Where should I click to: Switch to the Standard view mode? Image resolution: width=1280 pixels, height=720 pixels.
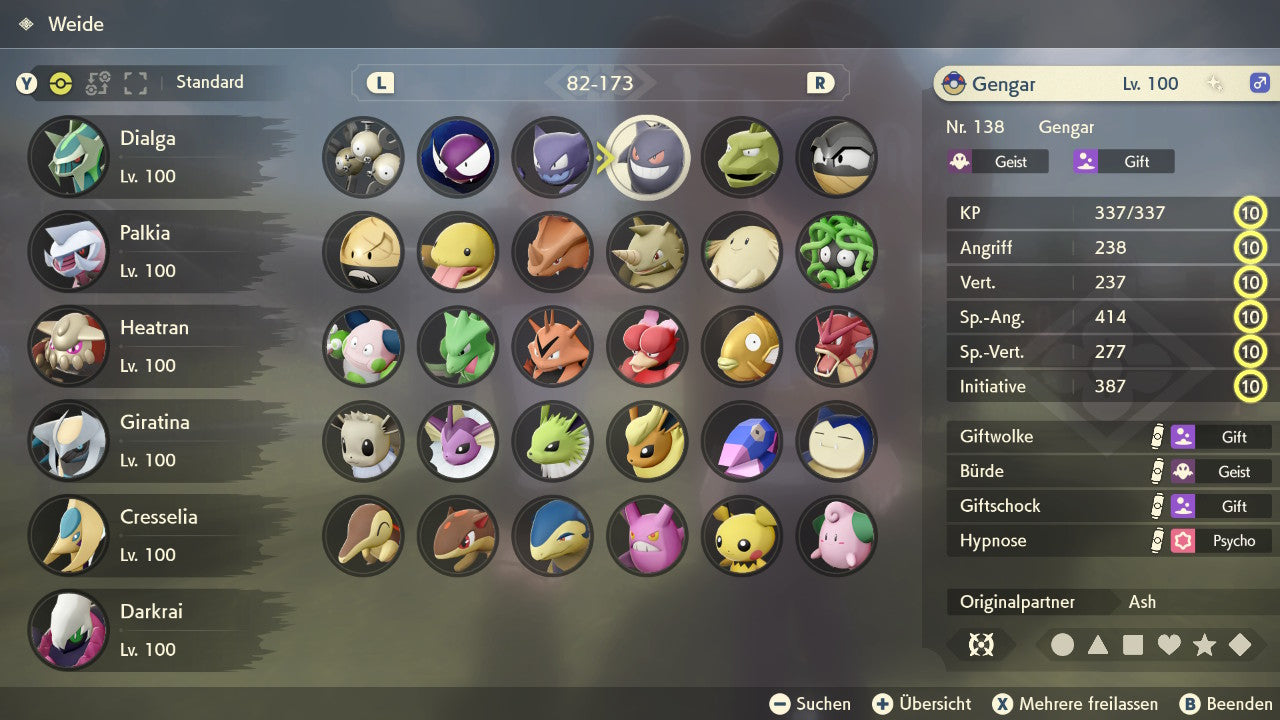(x=209, y=82)
